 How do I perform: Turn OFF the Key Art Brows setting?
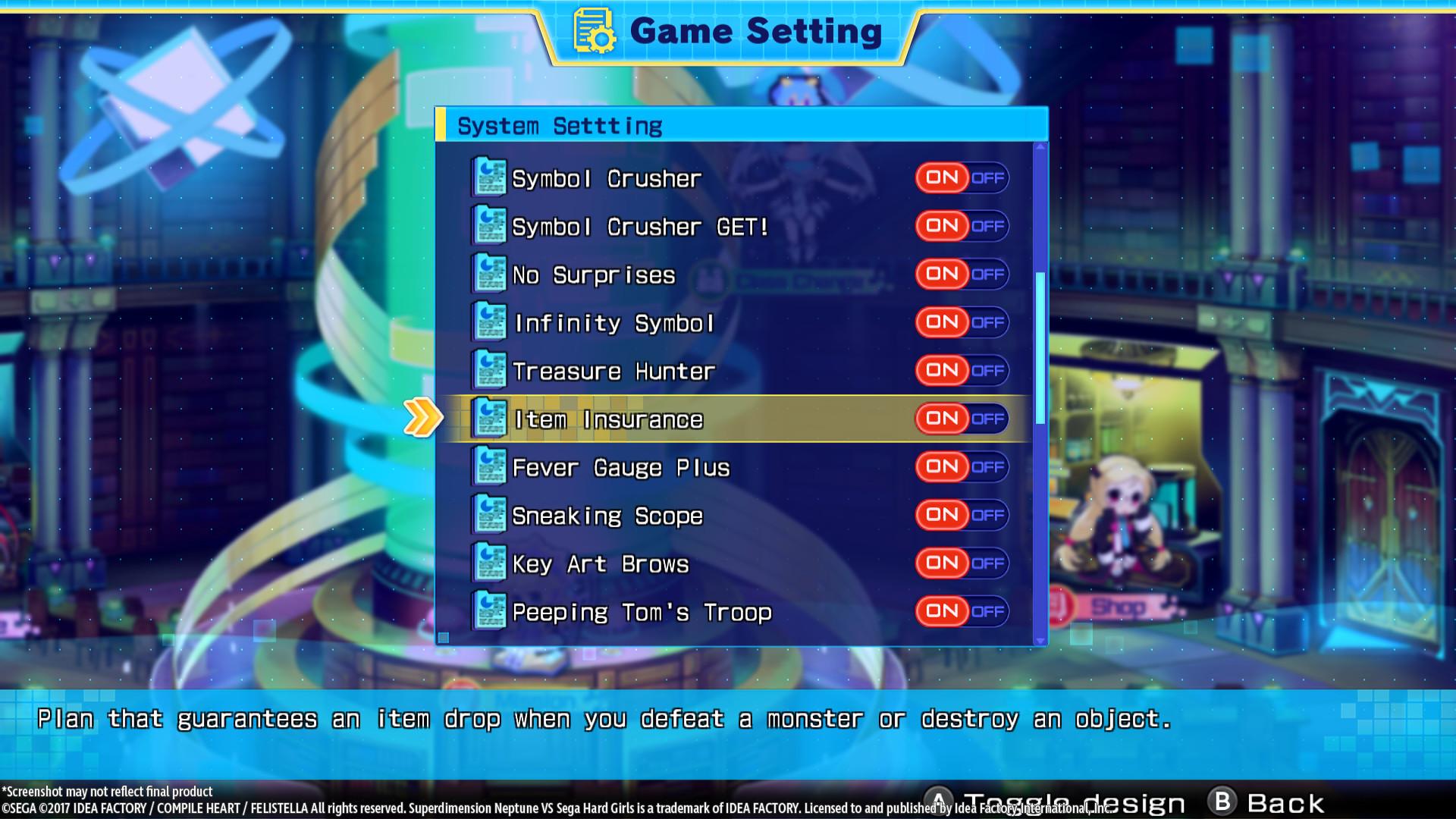click(x=988, y=563)
